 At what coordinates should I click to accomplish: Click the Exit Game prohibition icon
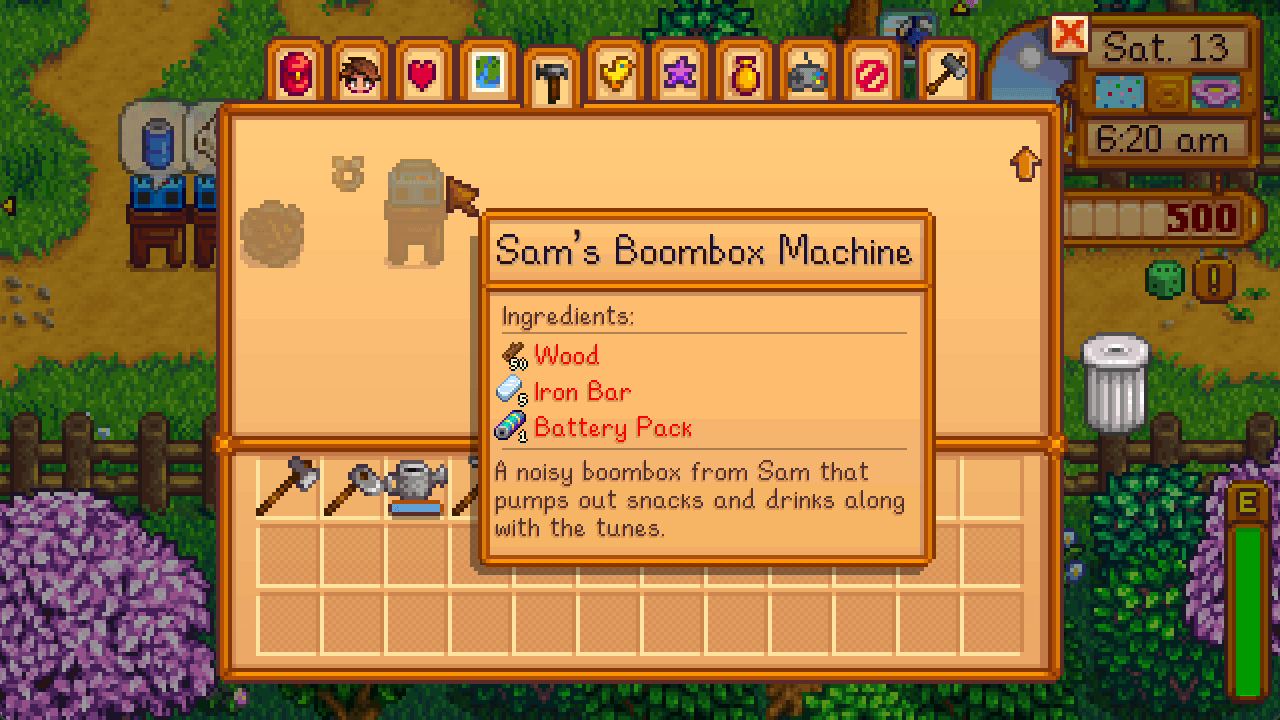[873, 72]
